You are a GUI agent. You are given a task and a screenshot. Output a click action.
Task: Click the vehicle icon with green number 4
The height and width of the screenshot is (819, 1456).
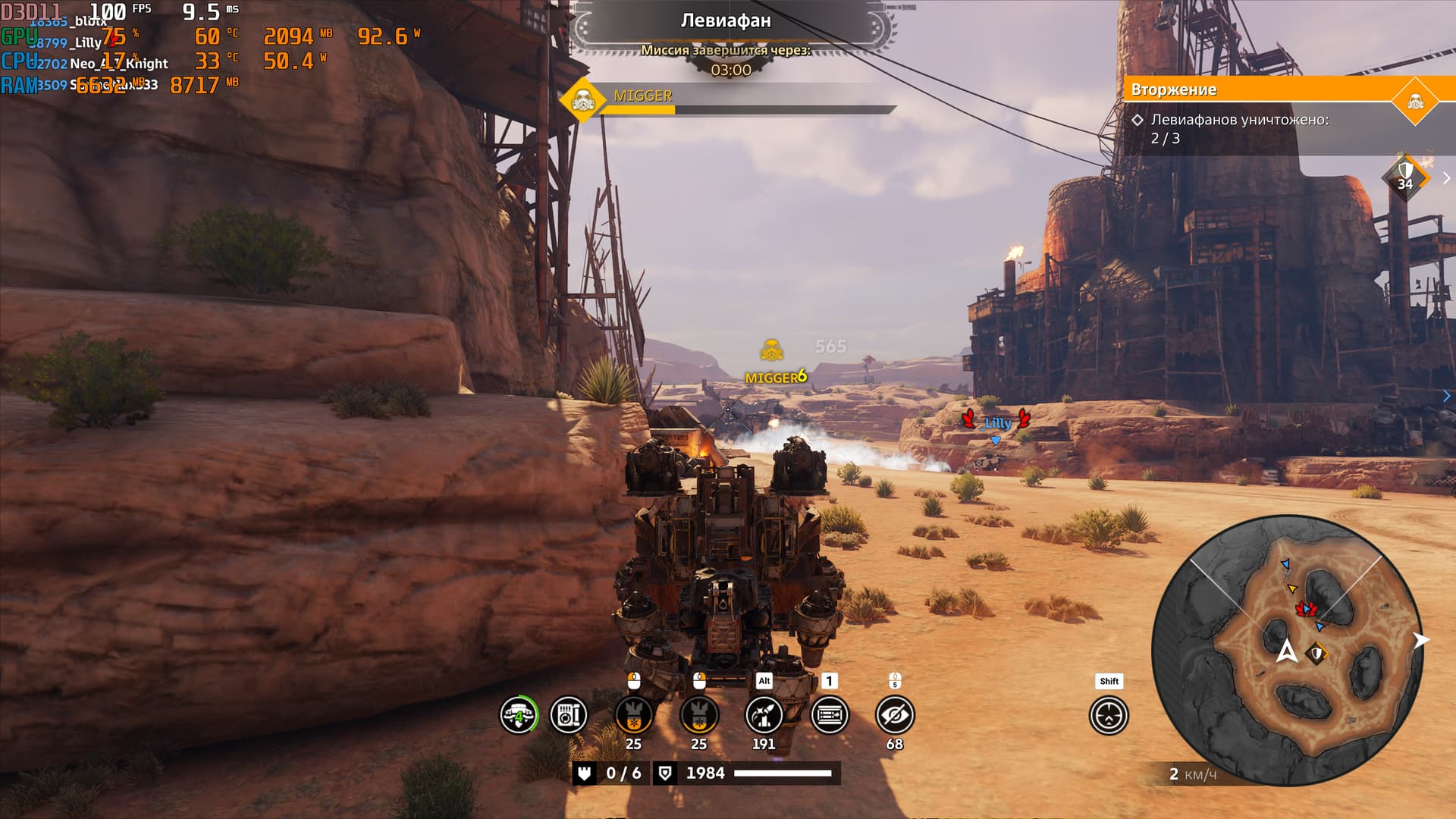point(519,715)
